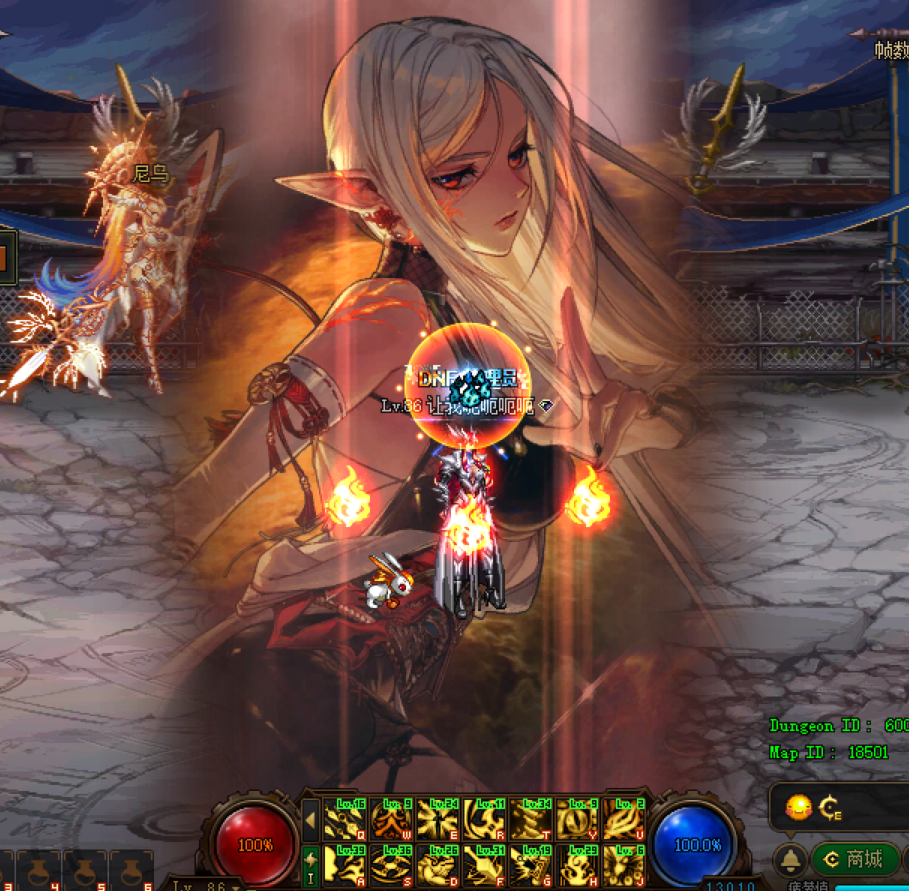Open the 商城 shop

(x=853, y=859)
